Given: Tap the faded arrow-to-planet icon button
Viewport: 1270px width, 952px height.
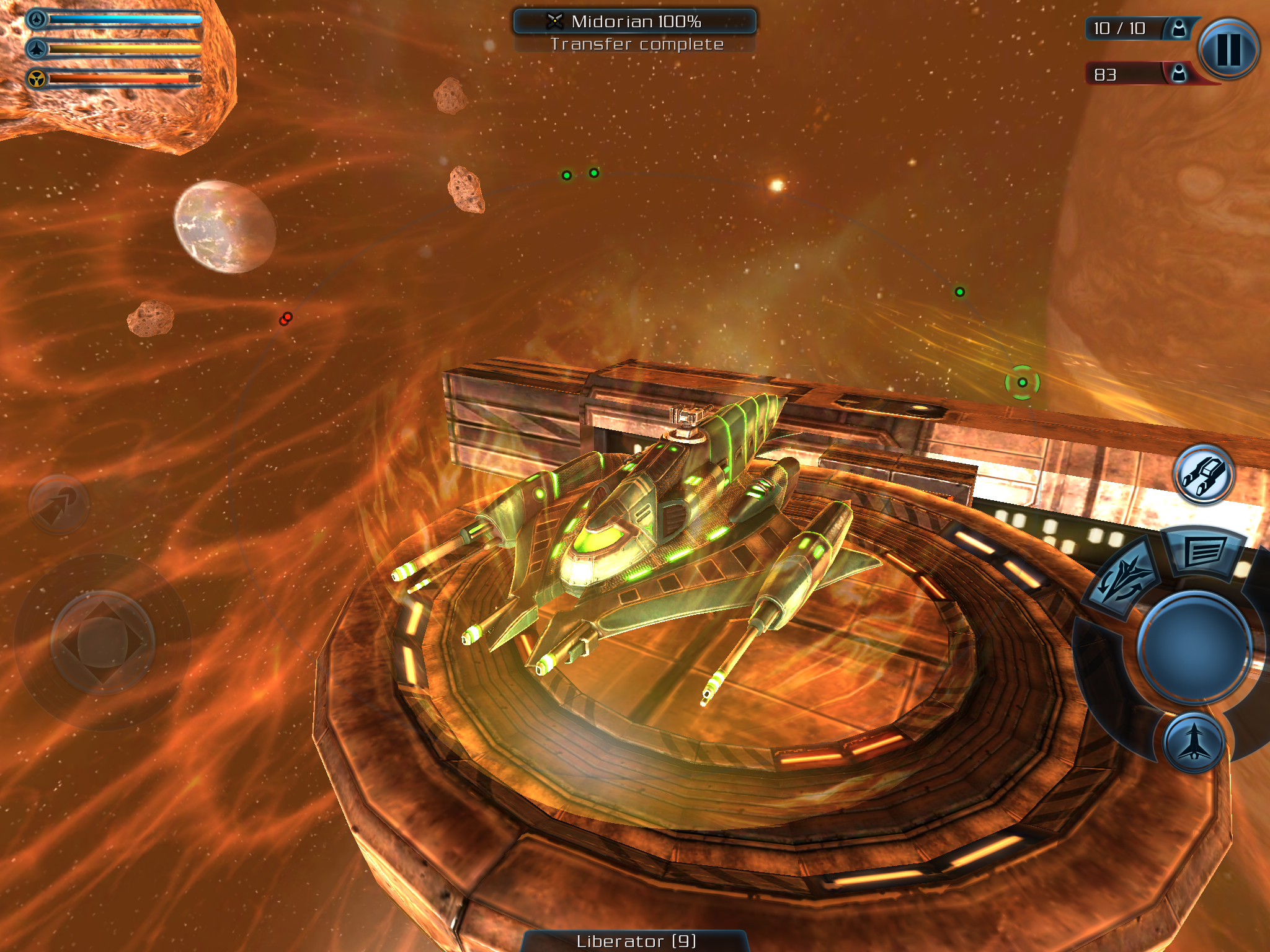Looking at the screenshot, I should click(x=59, y=504).
